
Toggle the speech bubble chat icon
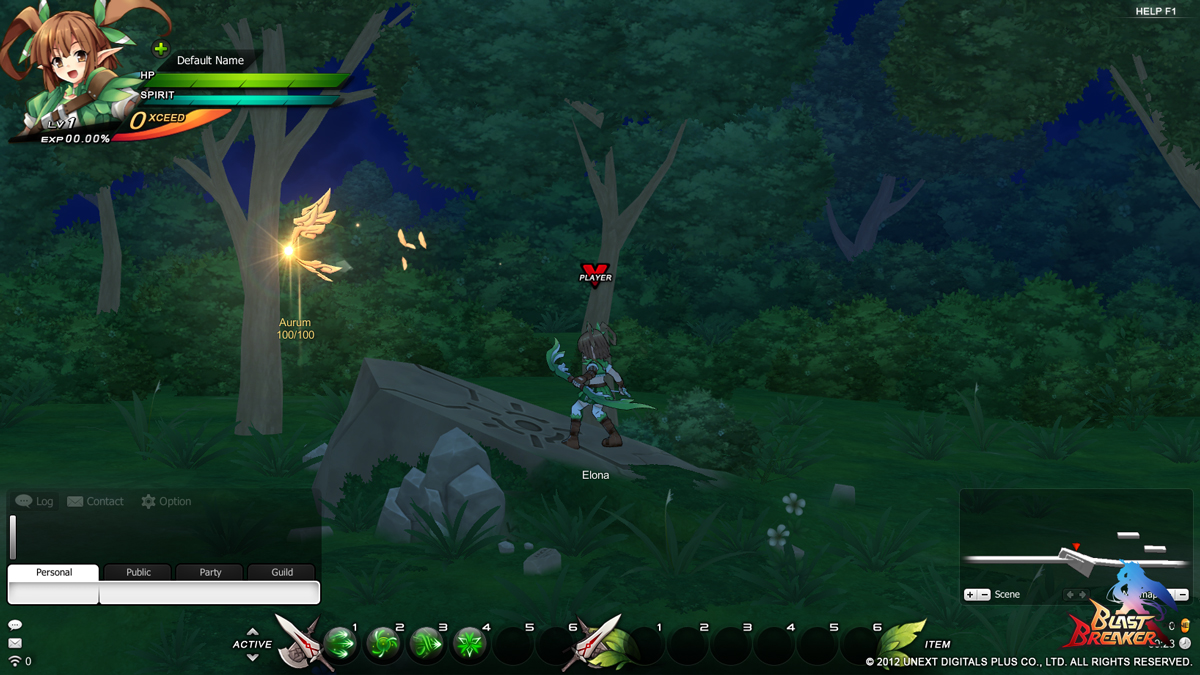pyautogui.click(x=14, y=625)
